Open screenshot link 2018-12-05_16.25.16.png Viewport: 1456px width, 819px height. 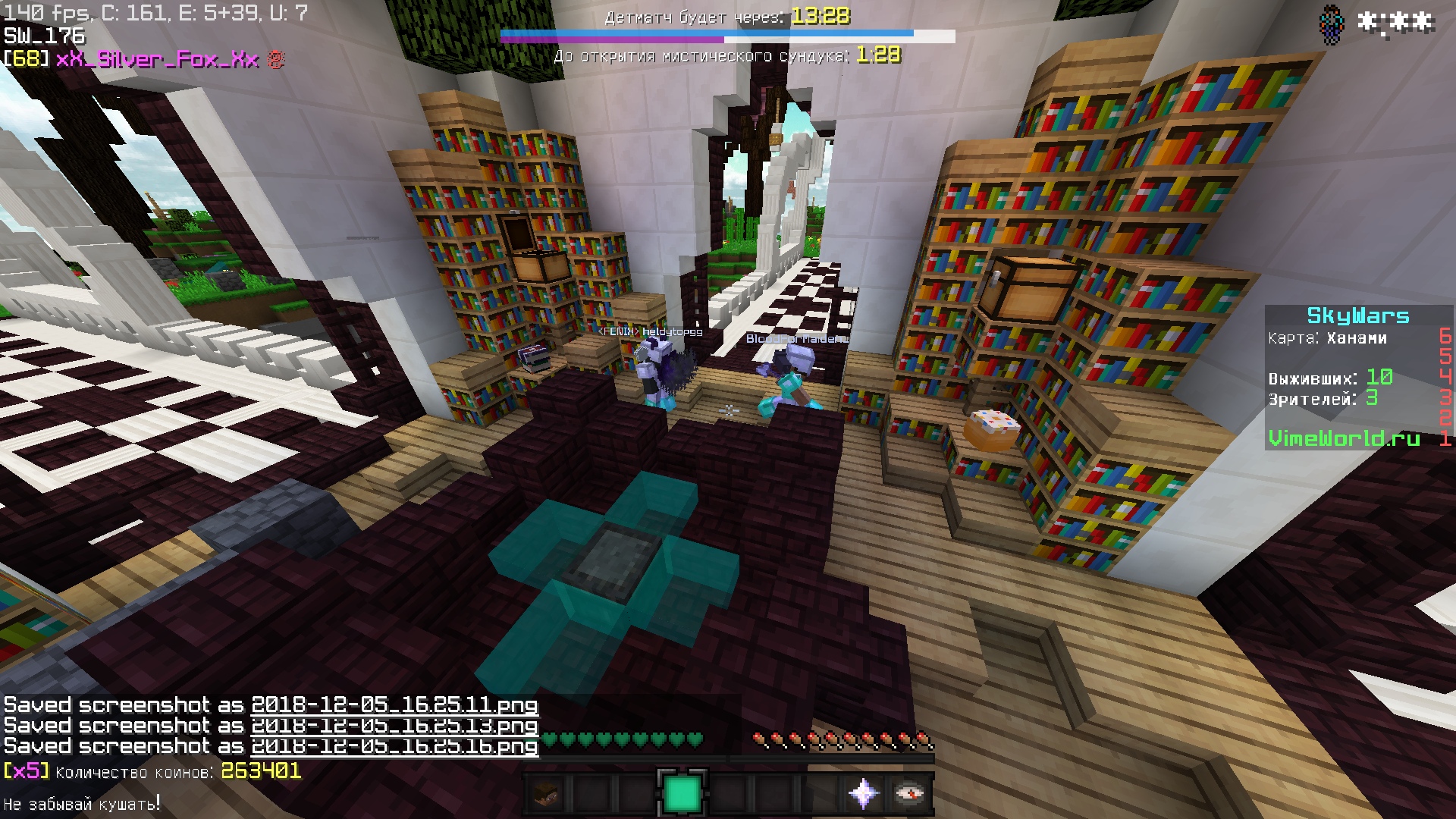point(394,746)
